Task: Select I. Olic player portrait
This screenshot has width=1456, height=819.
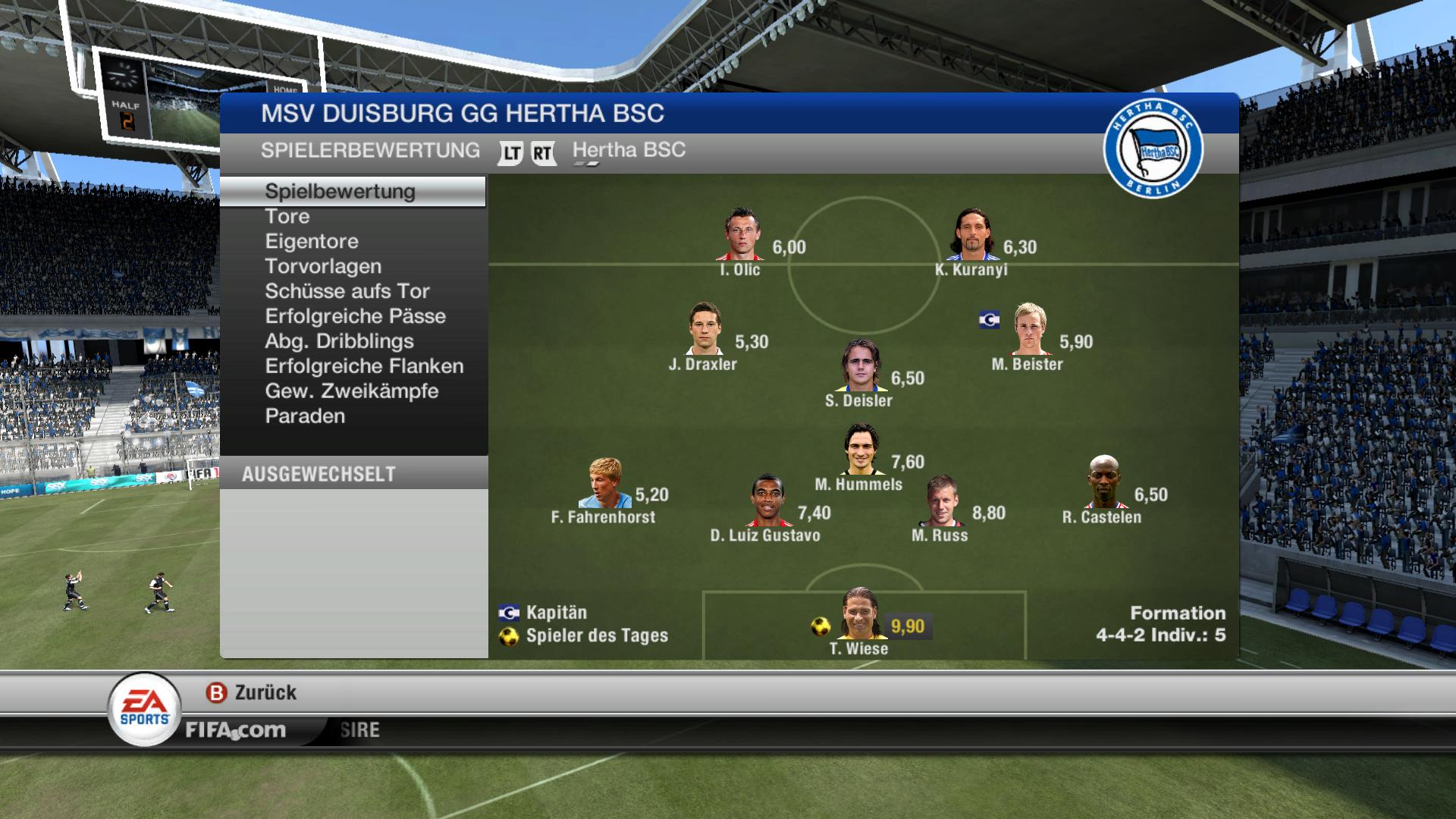Action: [740, 235]
